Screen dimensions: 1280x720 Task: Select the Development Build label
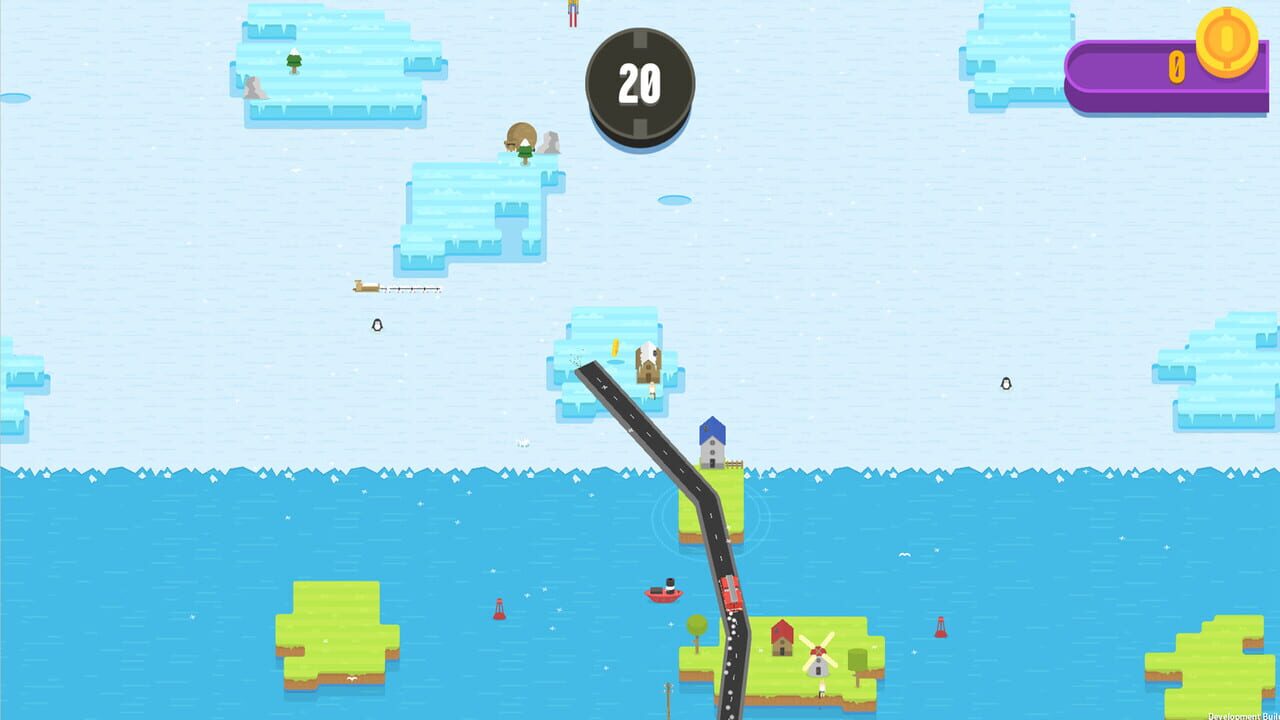(x=1243, y=714)
